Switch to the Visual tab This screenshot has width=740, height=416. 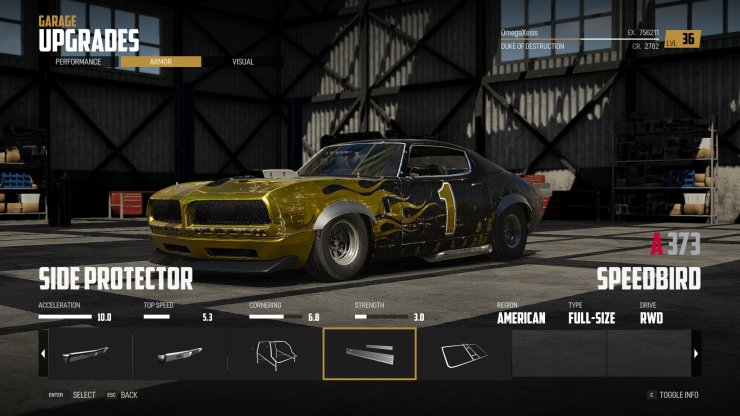(243, 62)
